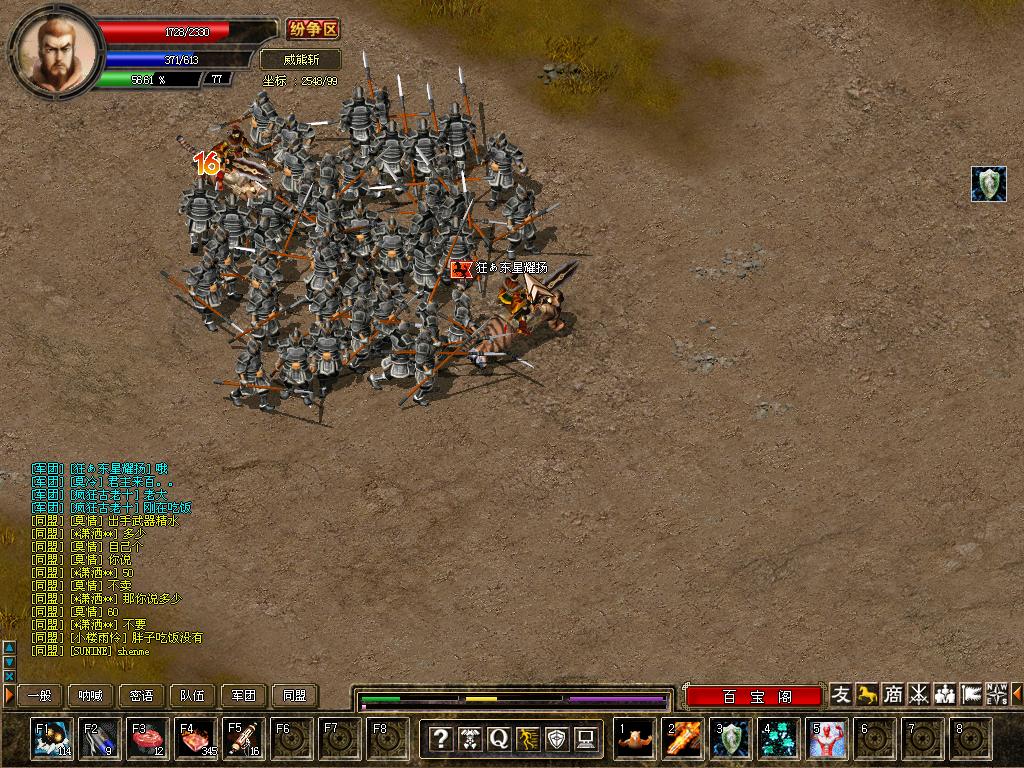Screen dimensions: 1024x768
Task: Activate the flaming sword skill in slot 2
Action: click(x=684, y=738)
